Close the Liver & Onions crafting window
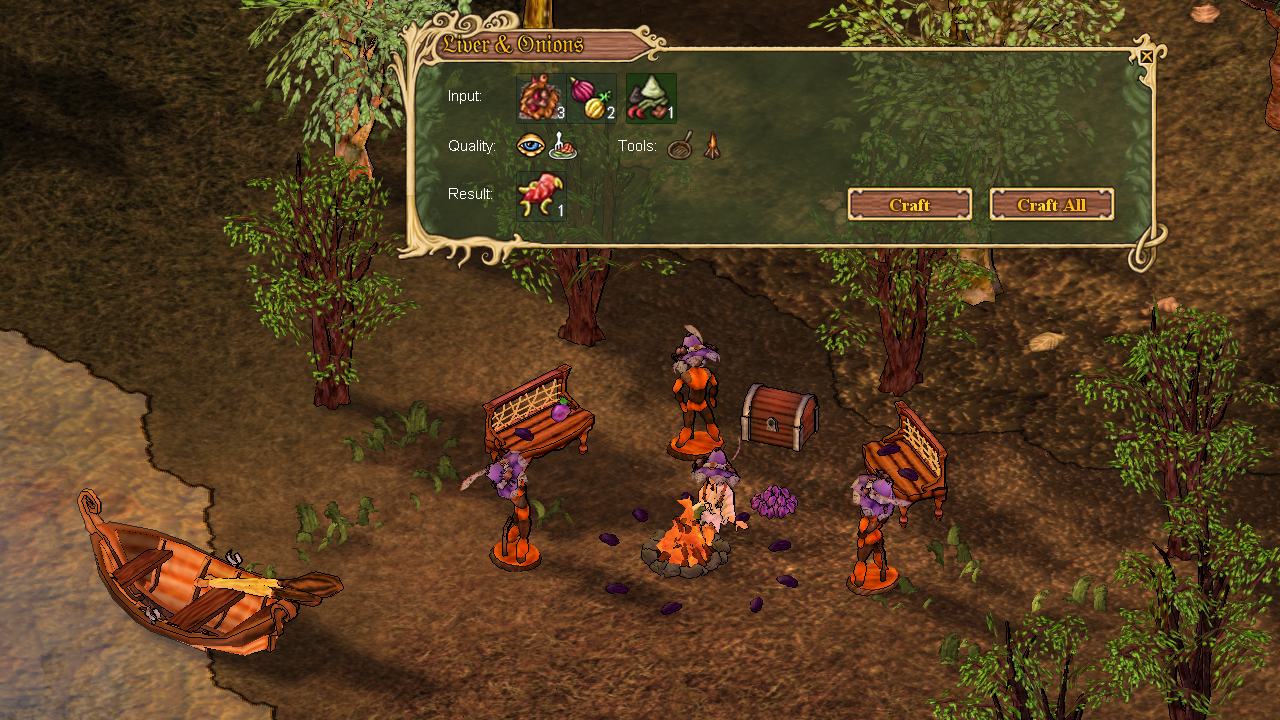The image size is (1280, 720). [x=1146, y=57]
